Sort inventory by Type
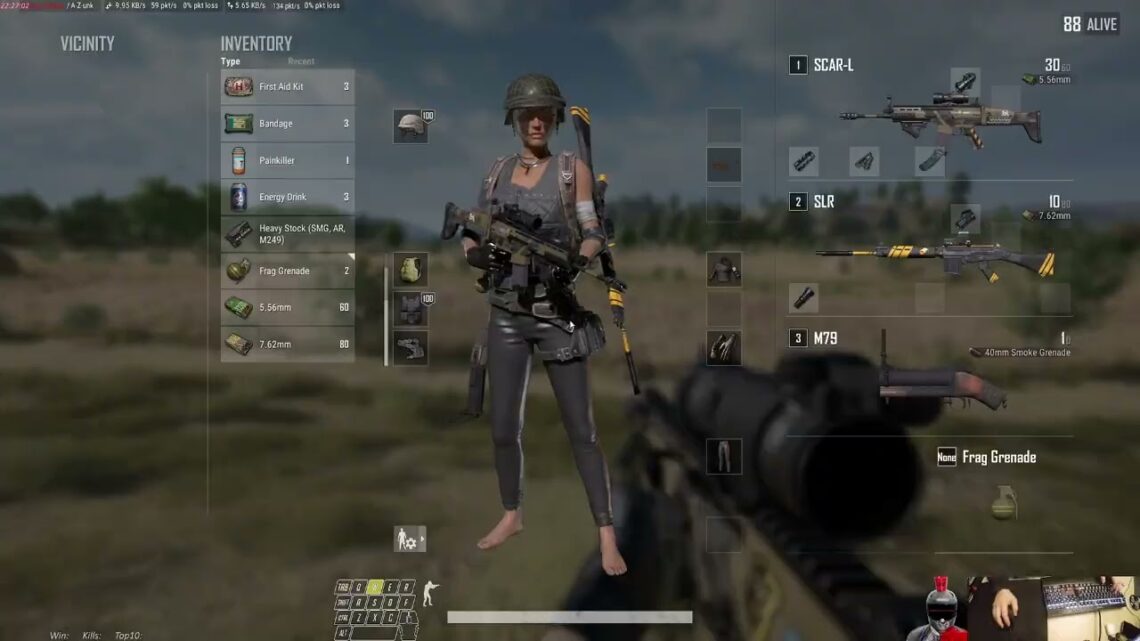This screenshot has height=641, width=1140. click(230, 61)
